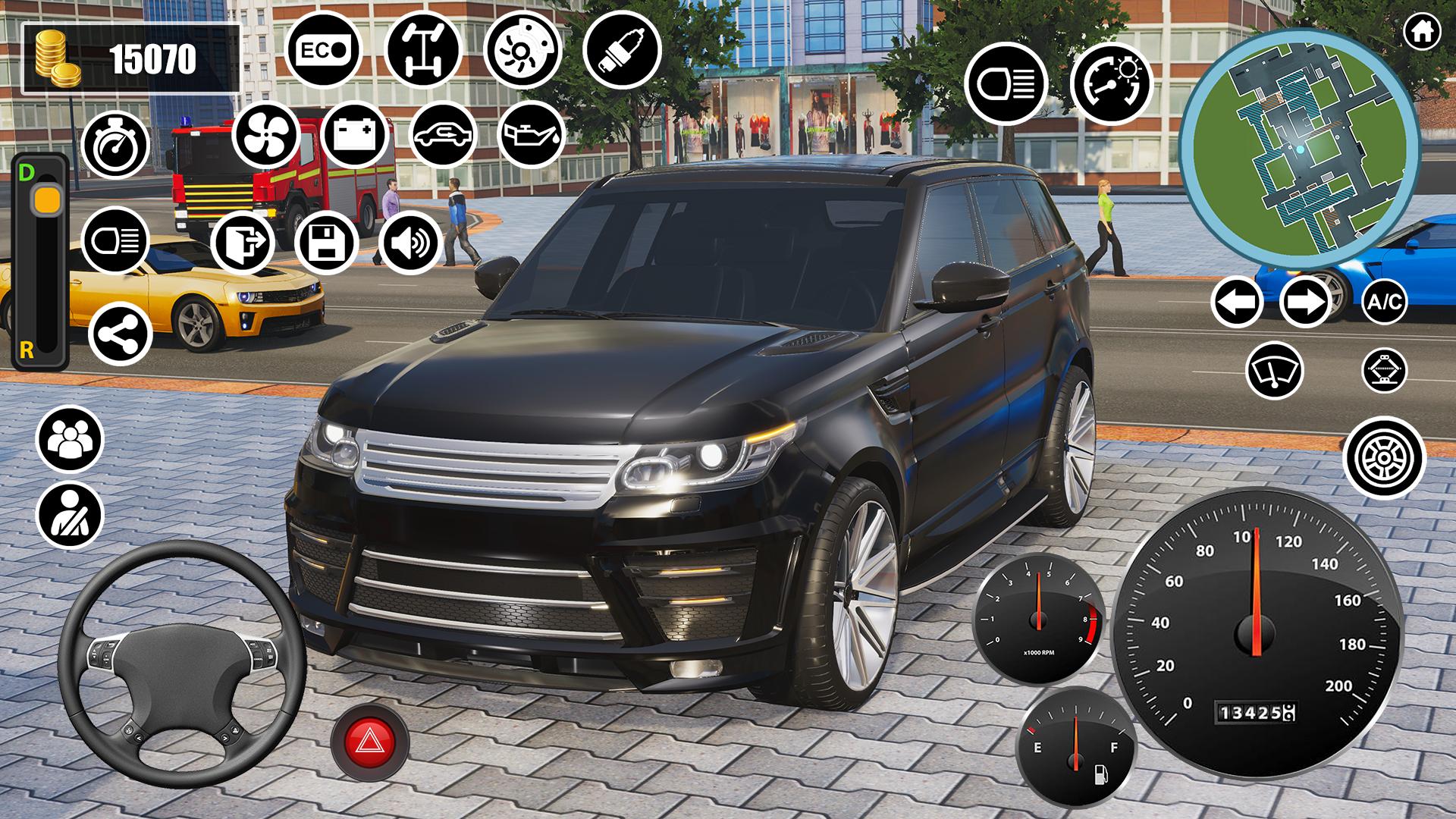Image resolution: width=1456 pixels, height=819 pixels.
Task: Turn on the cooling fan icon
Action: 266,136
